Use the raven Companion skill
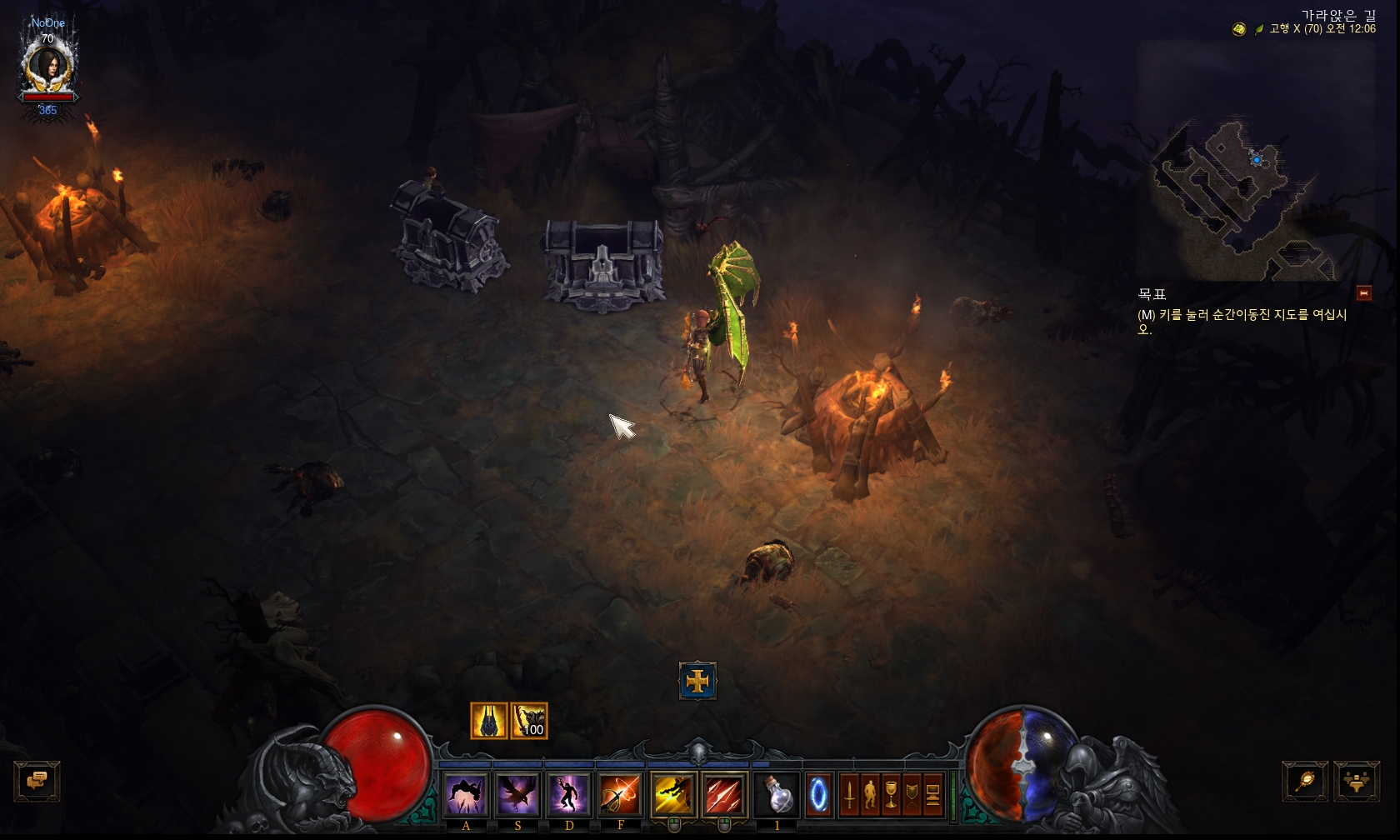The width and height of the screenshot is (1400, 840). pos(517,793)
